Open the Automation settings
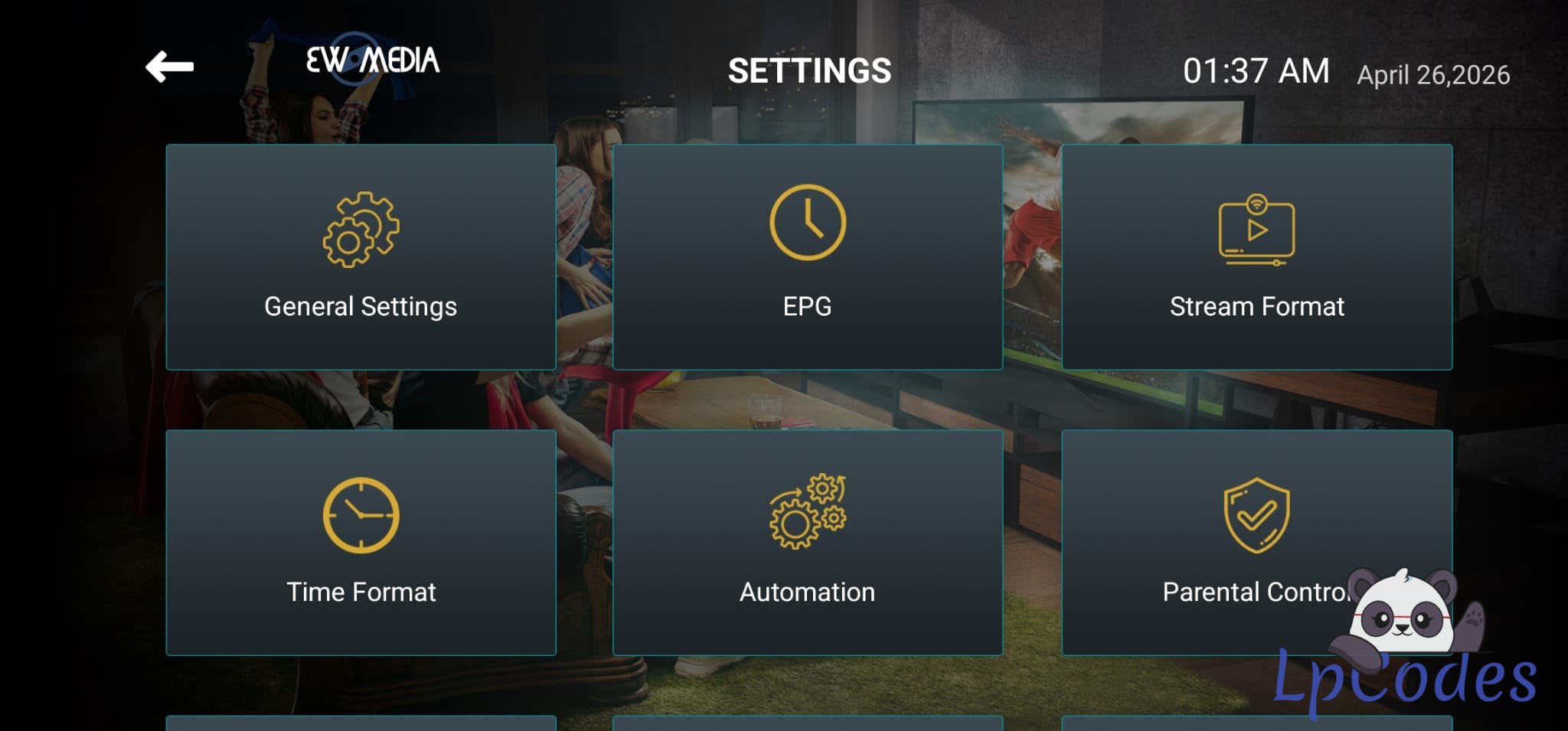 click(808, 542)
